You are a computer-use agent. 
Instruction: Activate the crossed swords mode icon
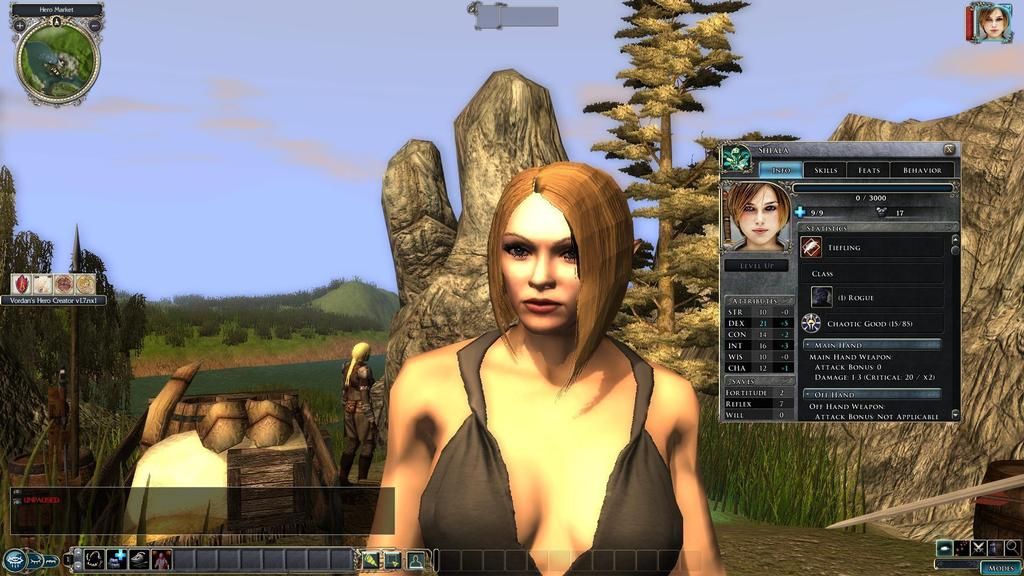click(978, 548)
